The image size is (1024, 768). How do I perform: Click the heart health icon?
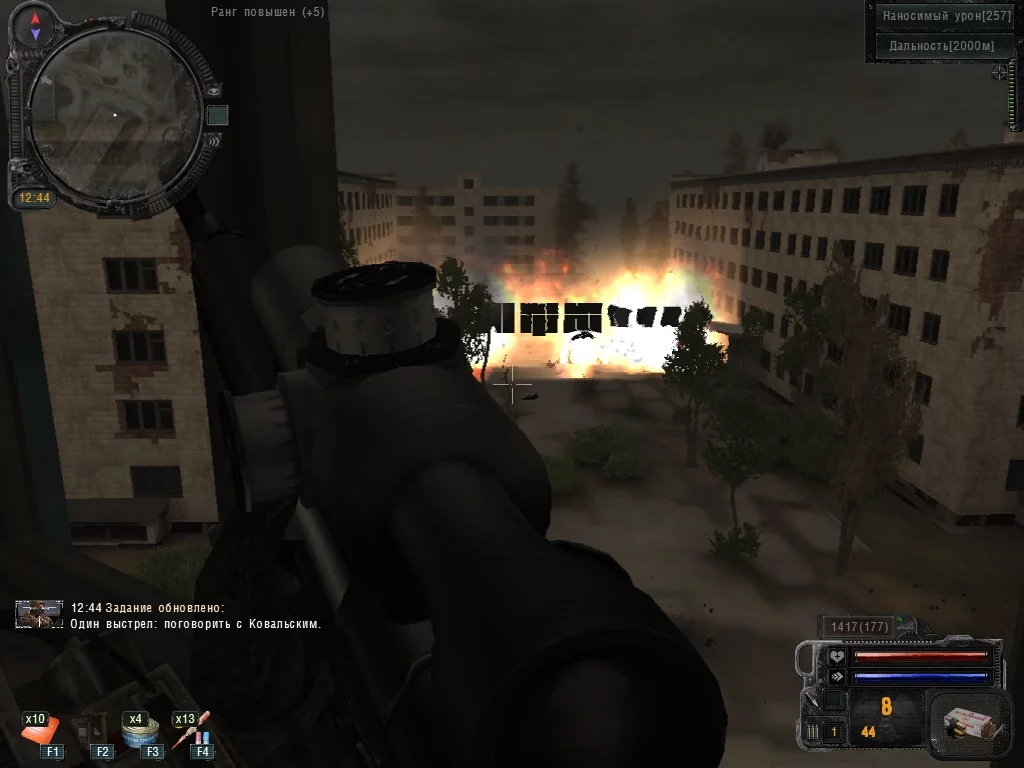[836, 656]
